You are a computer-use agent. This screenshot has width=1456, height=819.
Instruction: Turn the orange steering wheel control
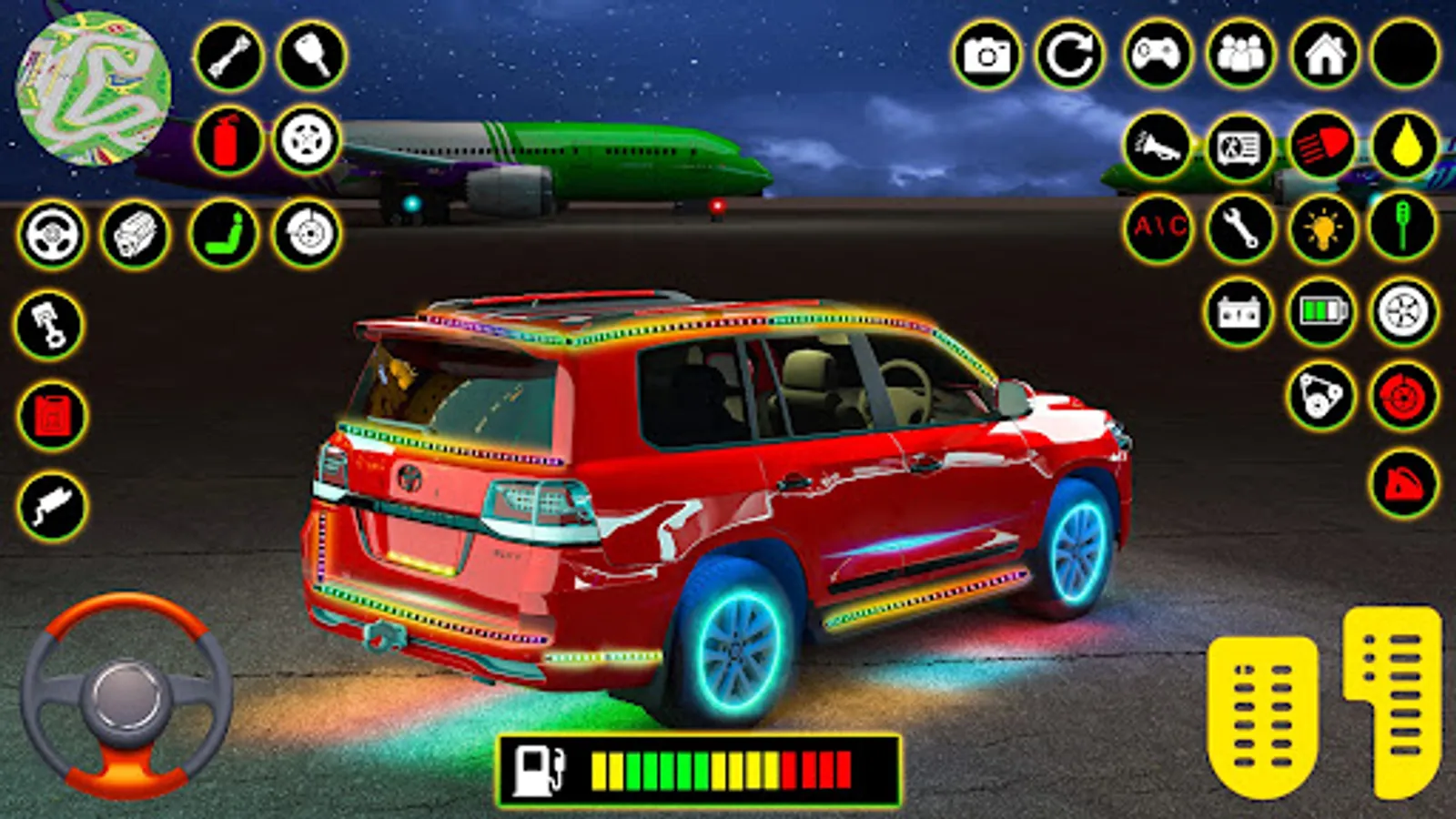coord(126,696)
